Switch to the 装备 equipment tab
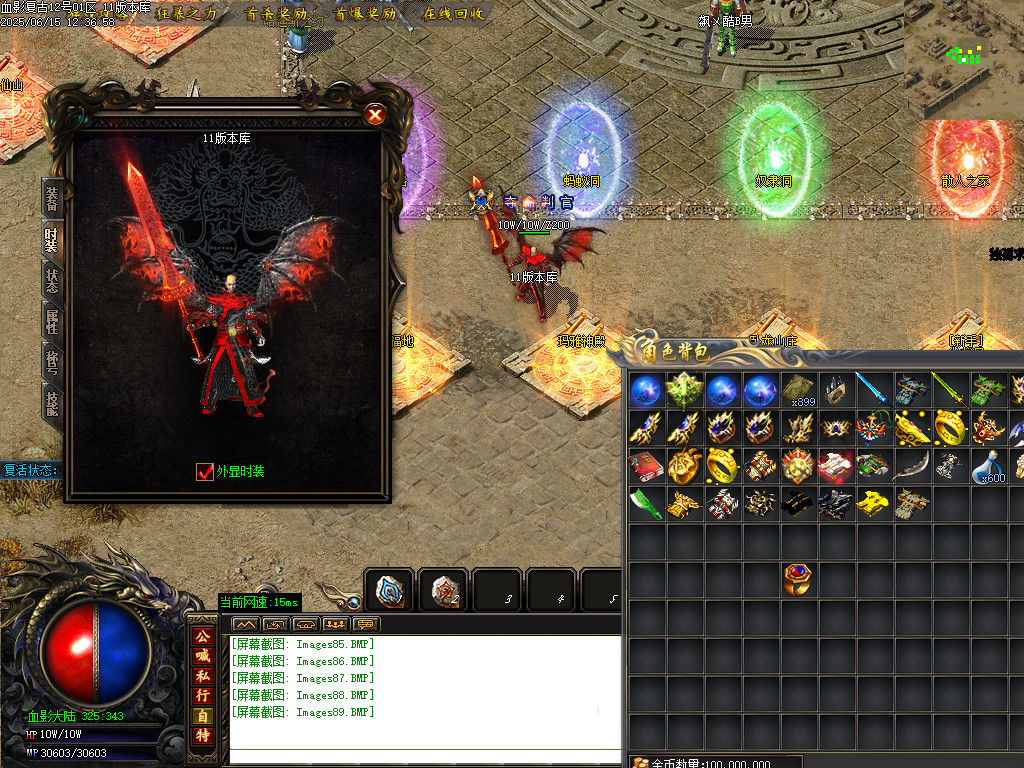The height and width of the screenshot is (768, 1024). pyautogui.click(x=51, y=197)
